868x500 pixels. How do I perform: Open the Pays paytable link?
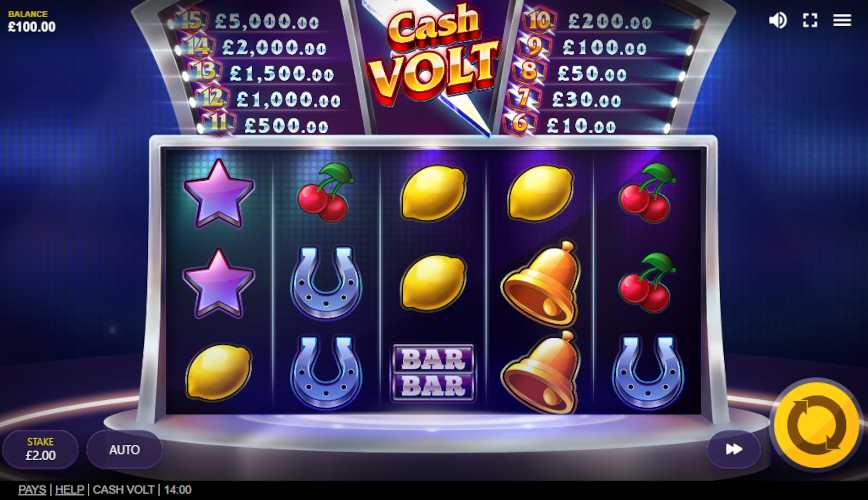pyautogui.click(x=32, y=490)
